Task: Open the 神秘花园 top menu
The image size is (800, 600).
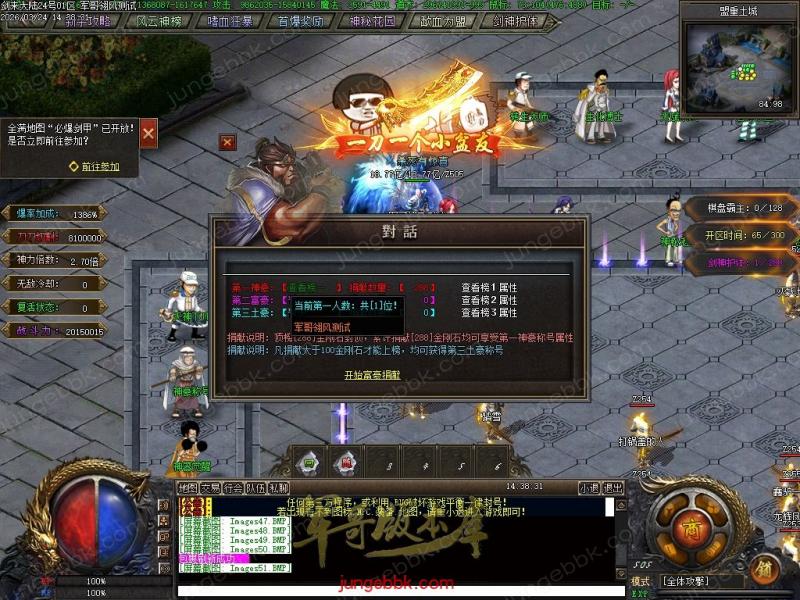Action: [373, 20]
